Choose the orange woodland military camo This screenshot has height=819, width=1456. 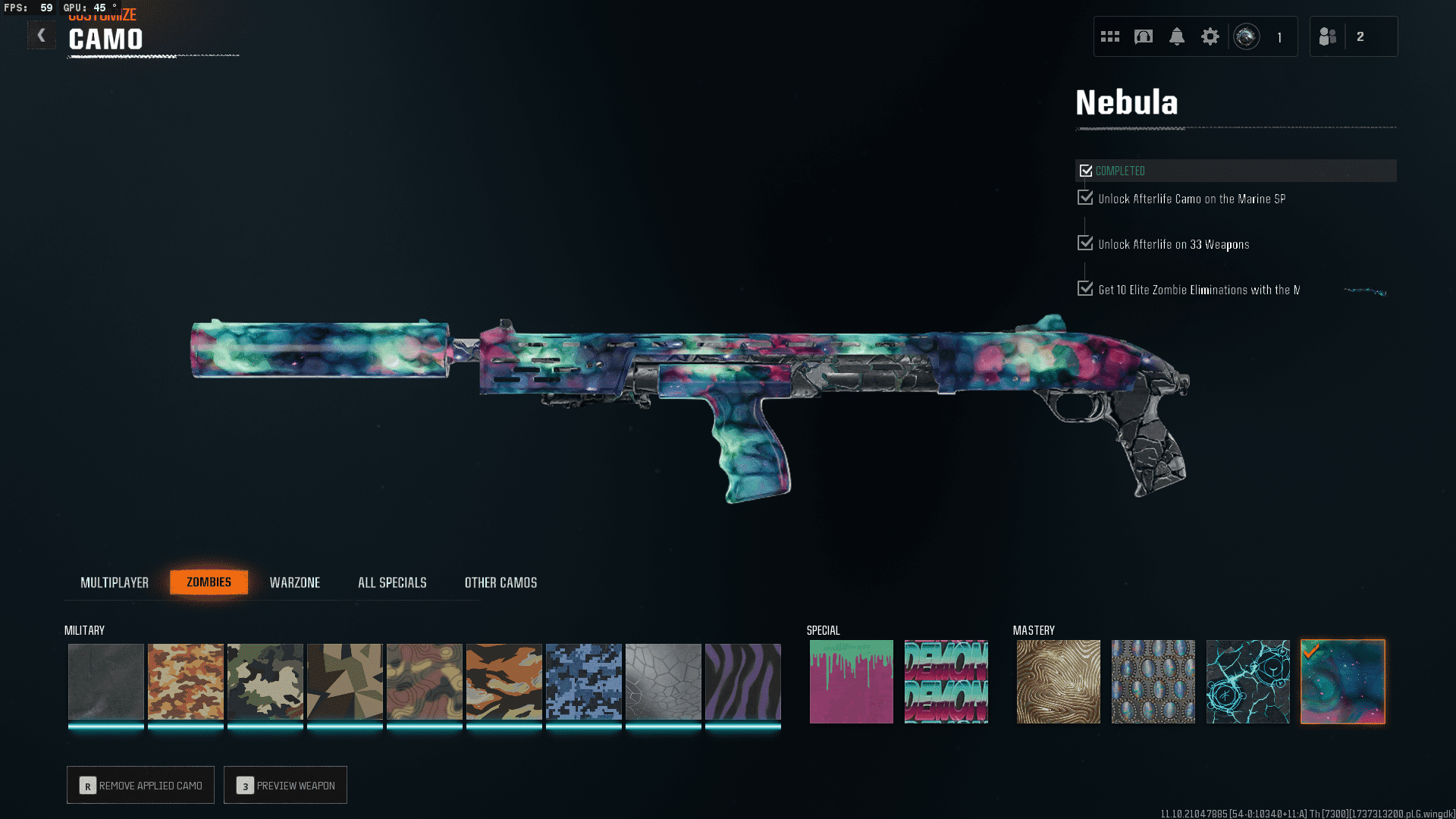(186, 681)
